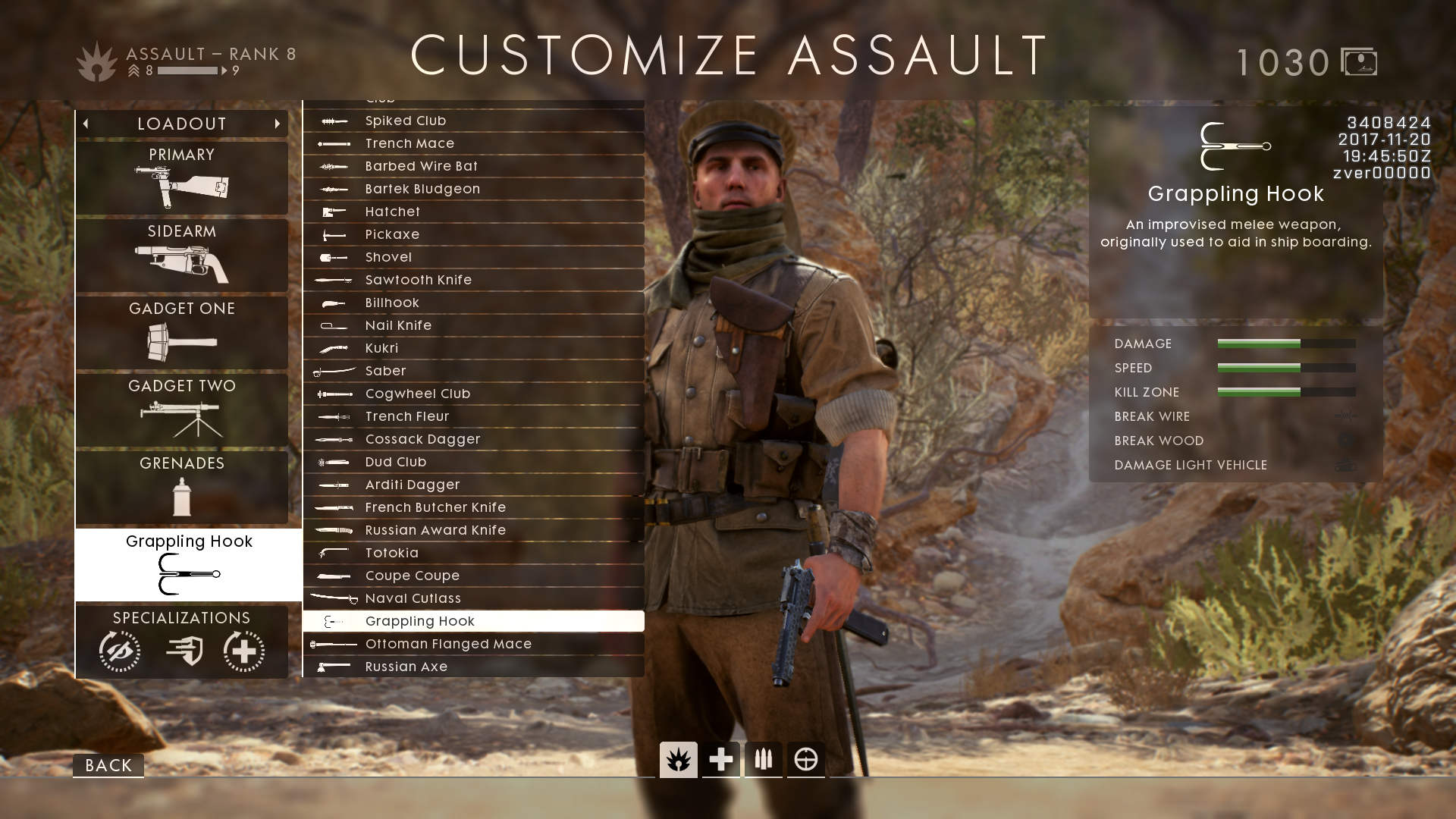
Task: Open the SPECIALIZATIONS panel
Action: tap(182, 642)
